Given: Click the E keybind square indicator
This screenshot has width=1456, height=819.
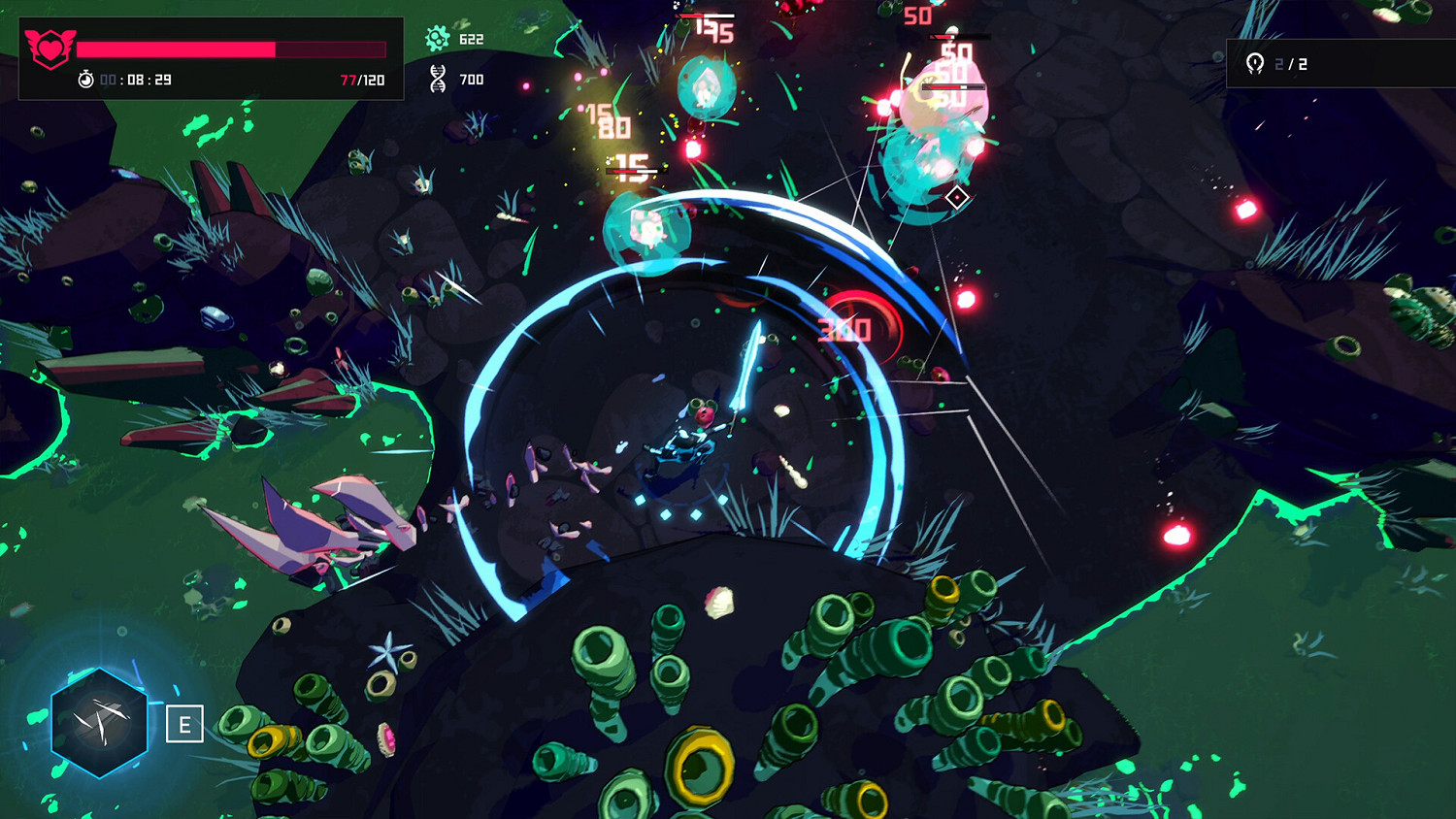Looking at the screenshot, I should point(182,724).
